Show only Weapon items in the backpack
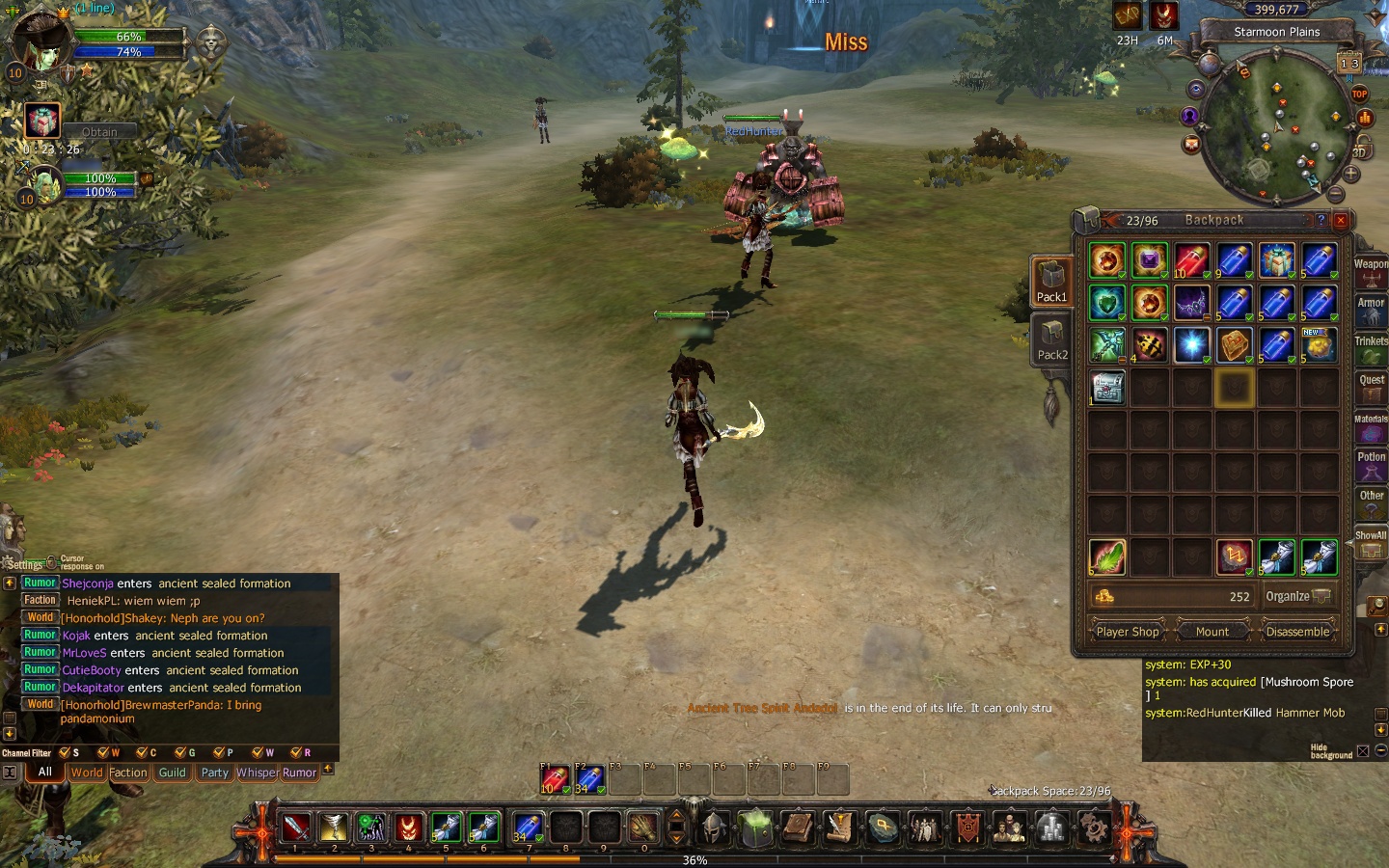 pos(1371,271)
